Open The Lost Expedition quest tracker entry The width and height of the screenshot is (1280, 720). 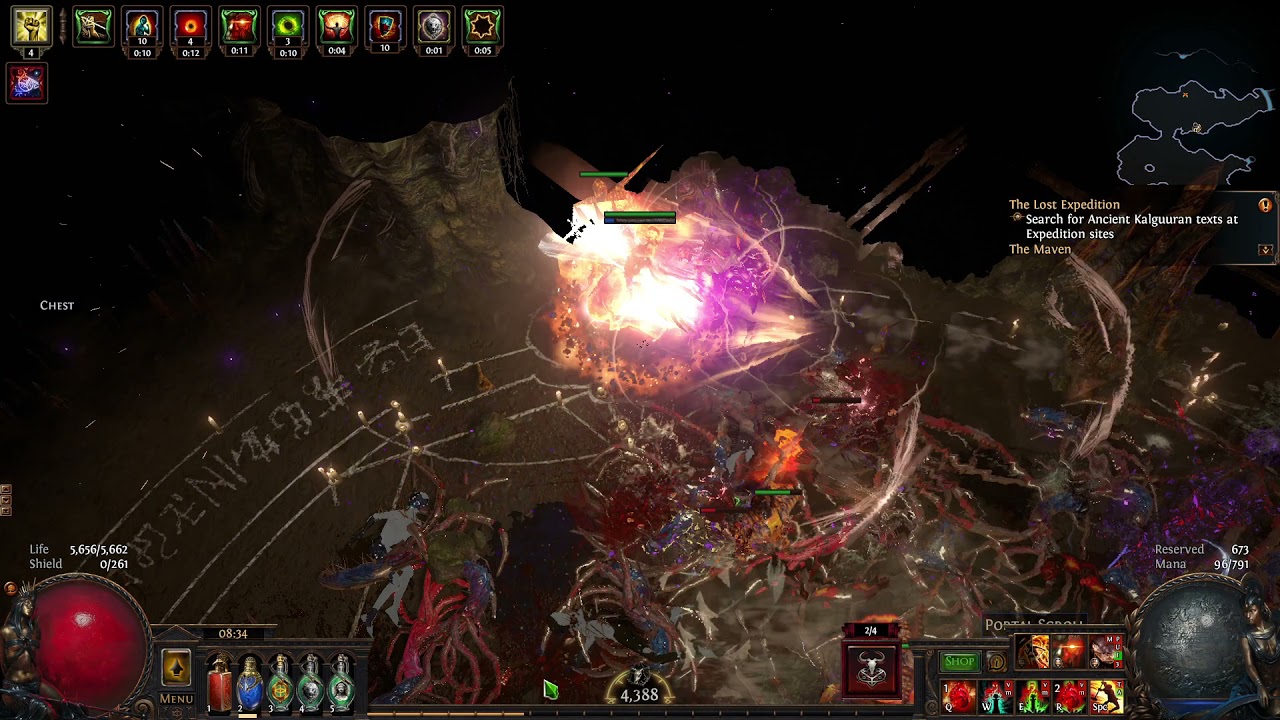tap(1064, 205)
